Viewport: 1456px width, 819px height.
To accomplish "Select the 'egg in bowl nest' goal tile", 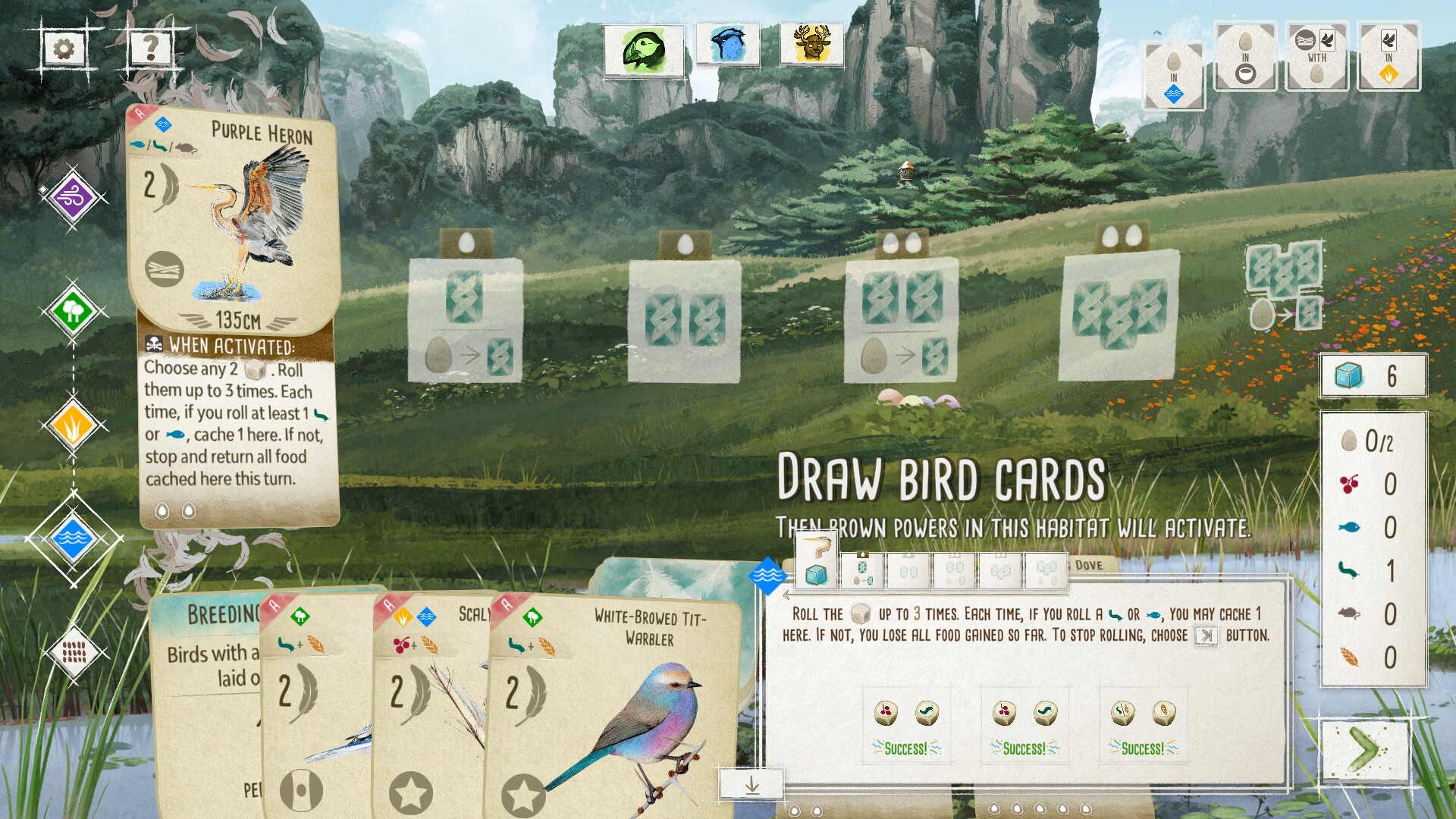I will (1244, 55).
